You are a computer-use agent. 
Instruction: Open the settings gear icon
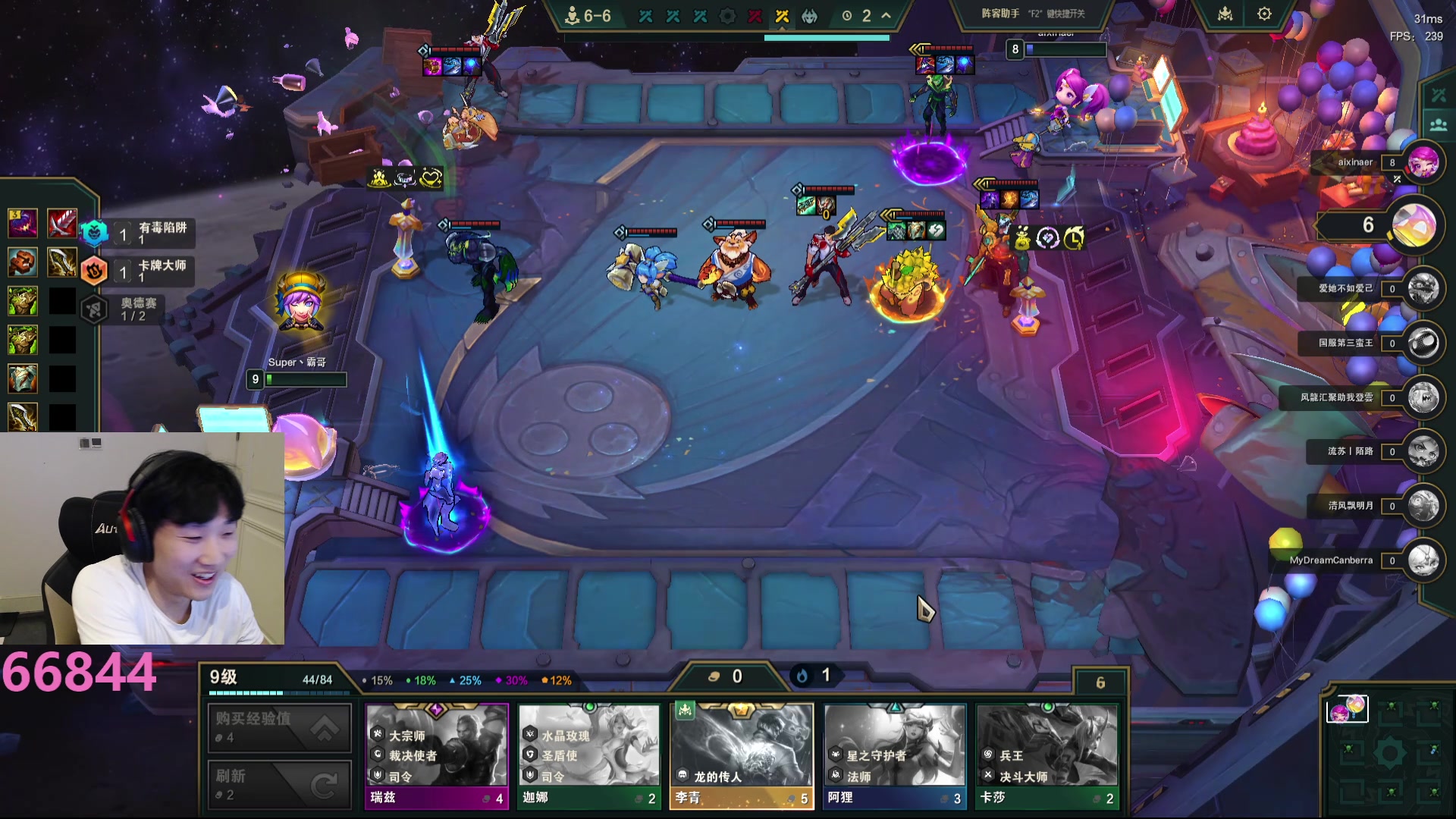[x=1264, y=14]
